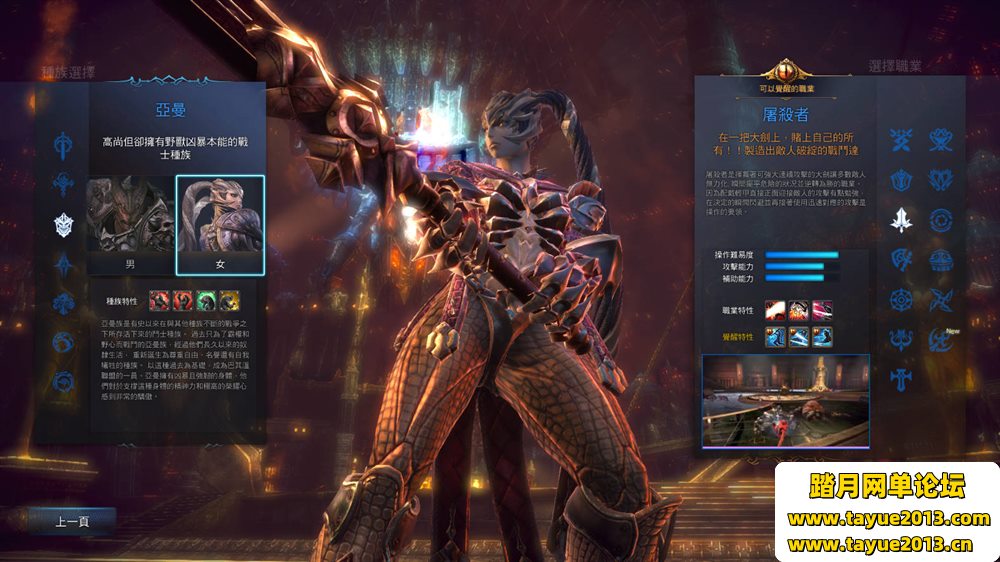Select the highlighted white Slayer greatsword icon
The height and width of the screenshot is (562, 1000).
[902, 219]
